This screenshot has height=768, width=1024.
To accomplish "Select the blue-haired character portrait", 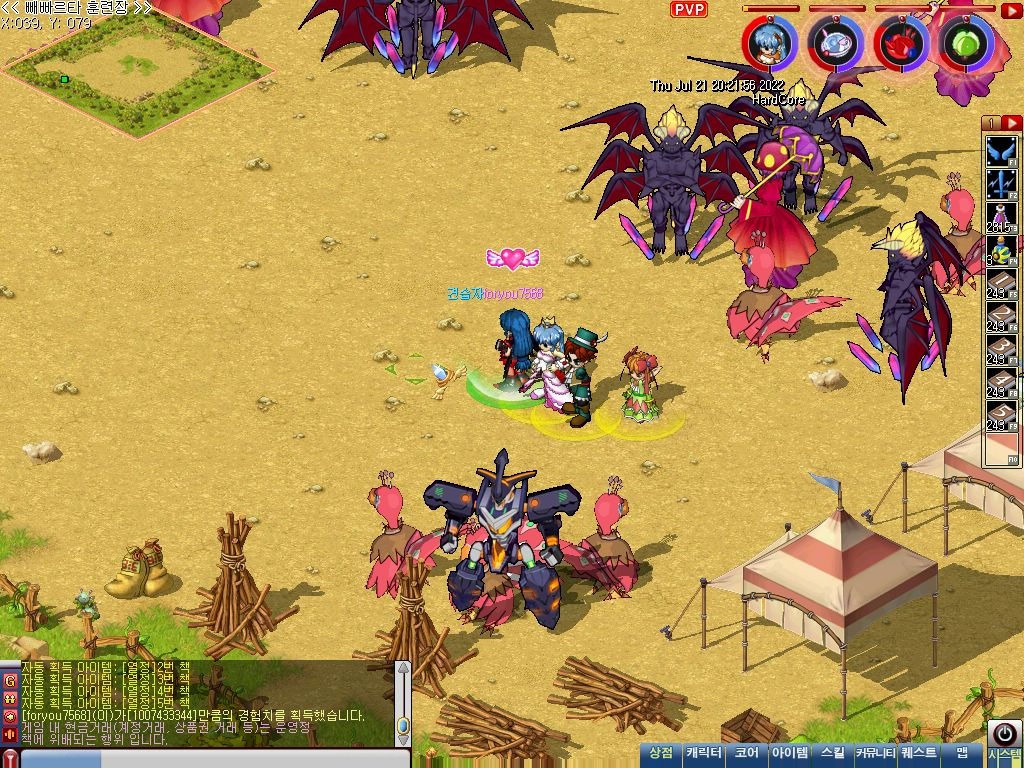I will point(770,43).
